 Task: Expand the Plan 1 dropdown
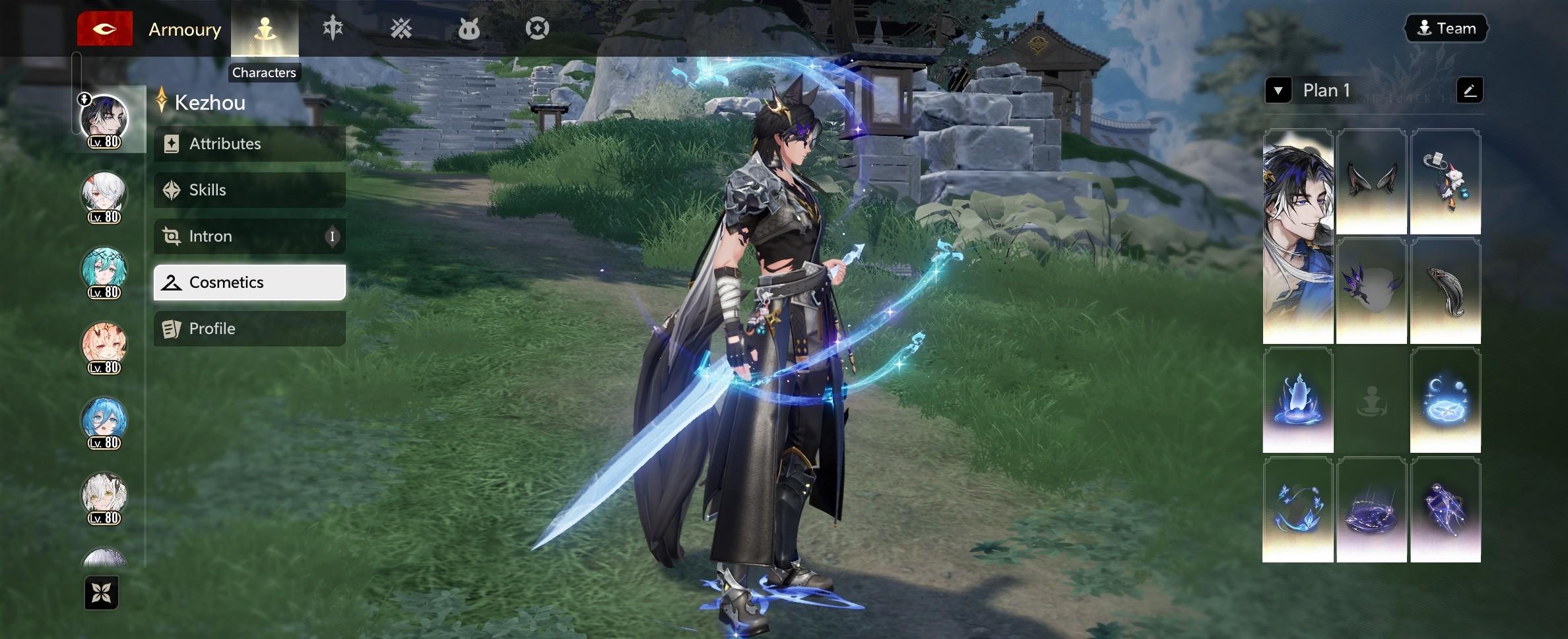coord(1278,90)
